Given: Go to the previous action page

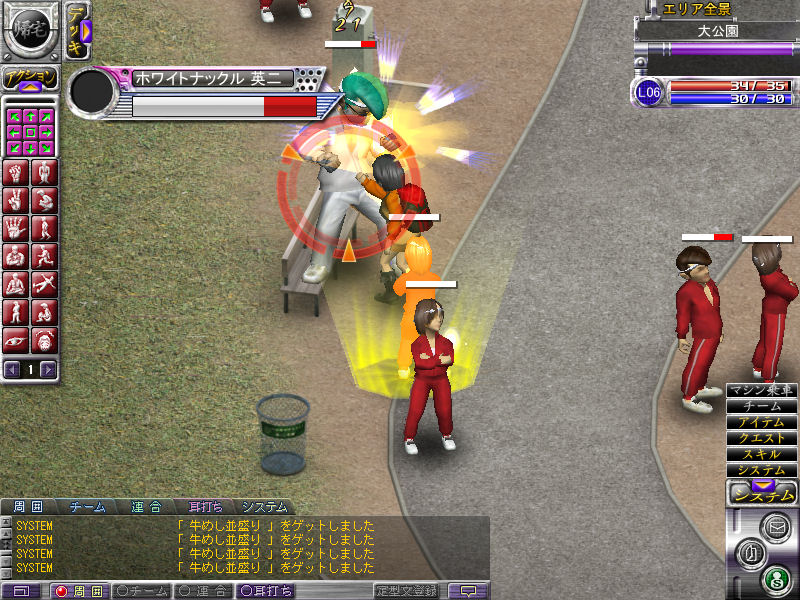Looking at the screenshot, I should point(12,370).
